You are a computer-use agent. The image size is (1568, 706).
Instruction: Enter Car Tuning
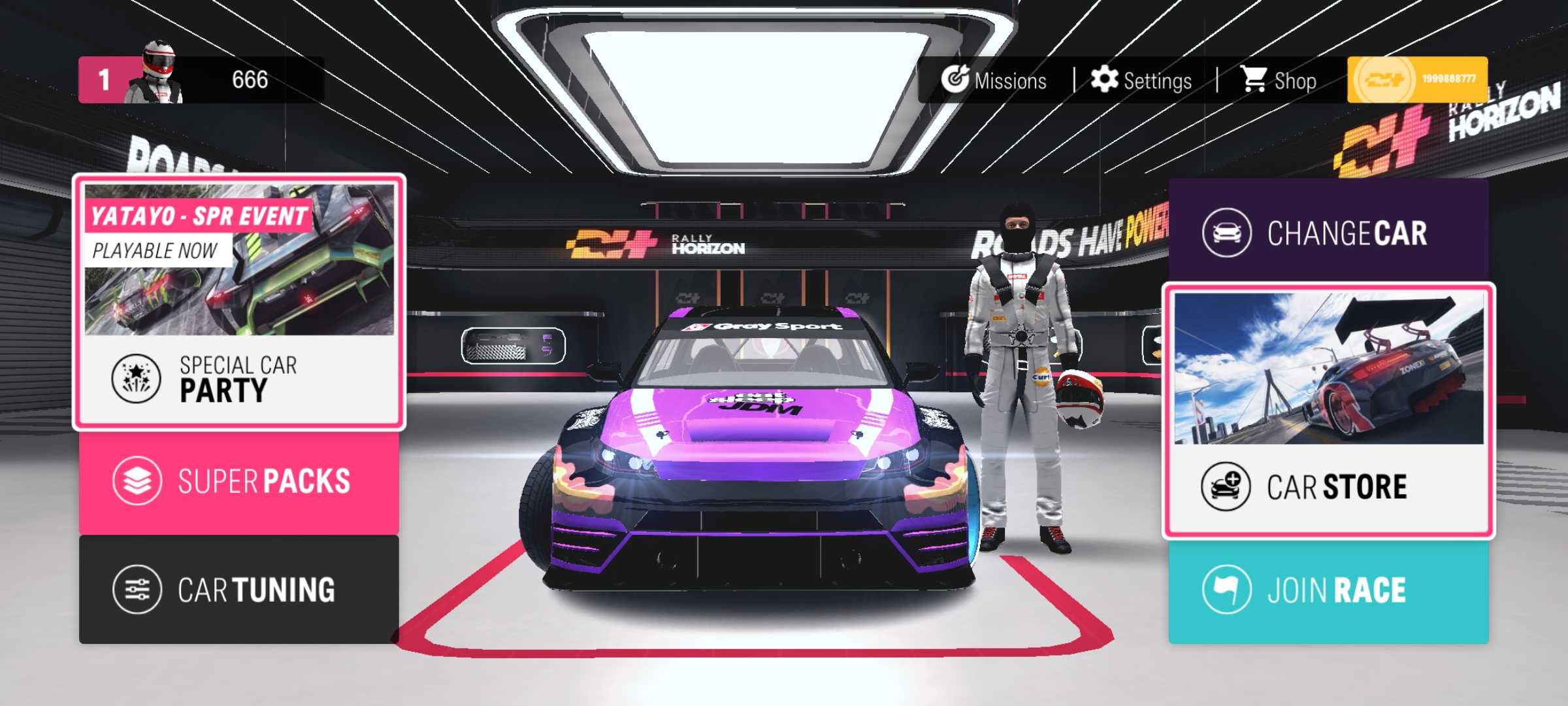pos(238,590)
